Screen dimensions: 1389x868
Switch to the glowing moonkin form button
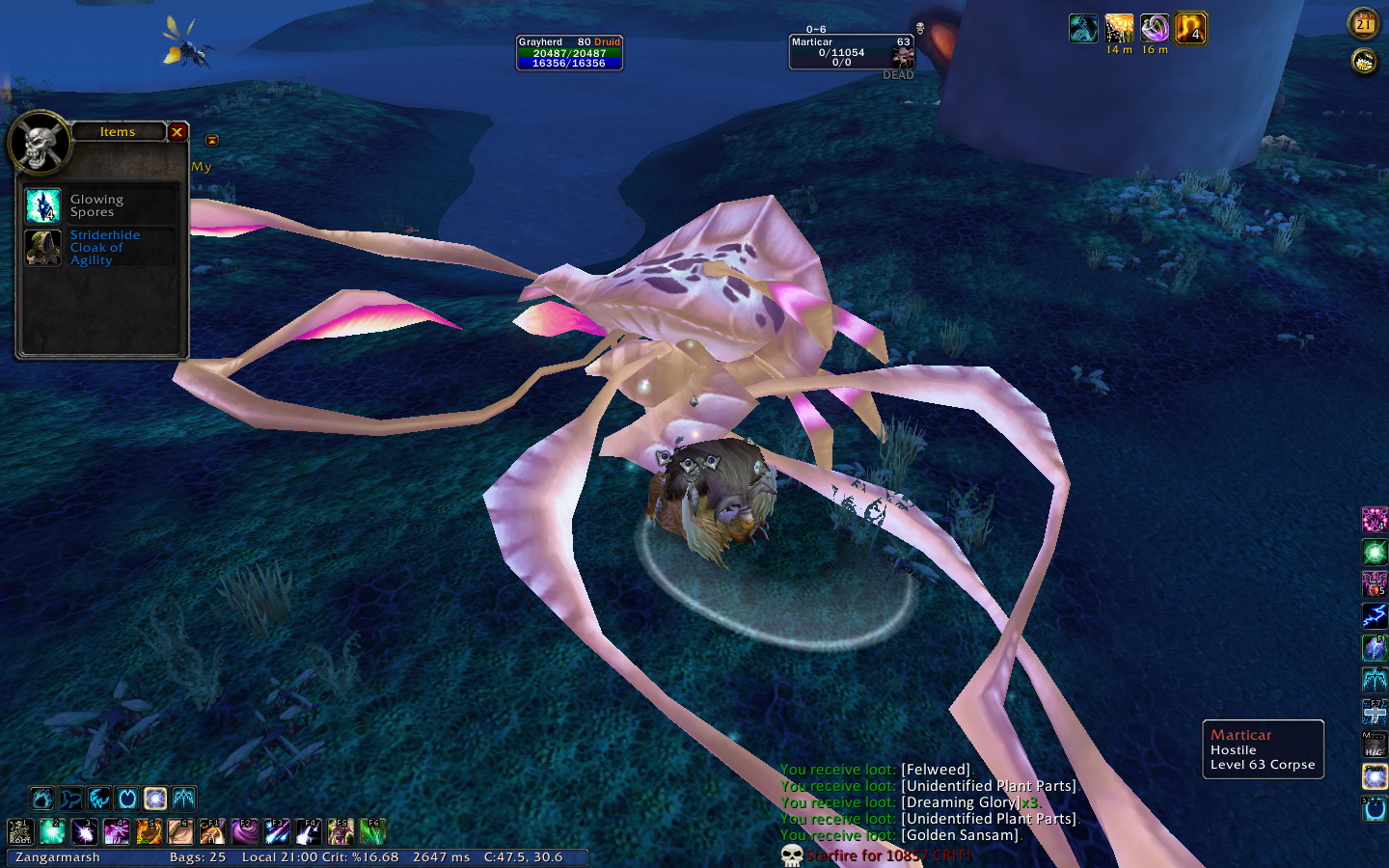(x=155, y=799)
